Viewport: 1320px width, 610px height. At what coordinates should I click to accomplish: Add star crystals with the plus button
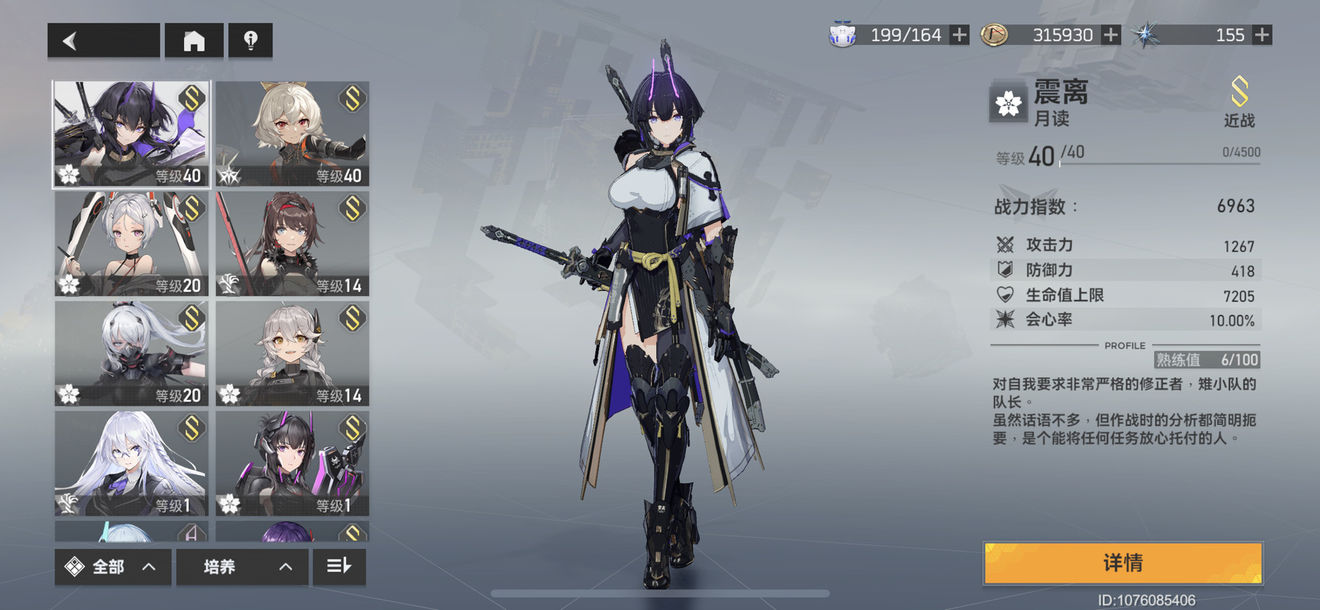tap(1262, 35)
